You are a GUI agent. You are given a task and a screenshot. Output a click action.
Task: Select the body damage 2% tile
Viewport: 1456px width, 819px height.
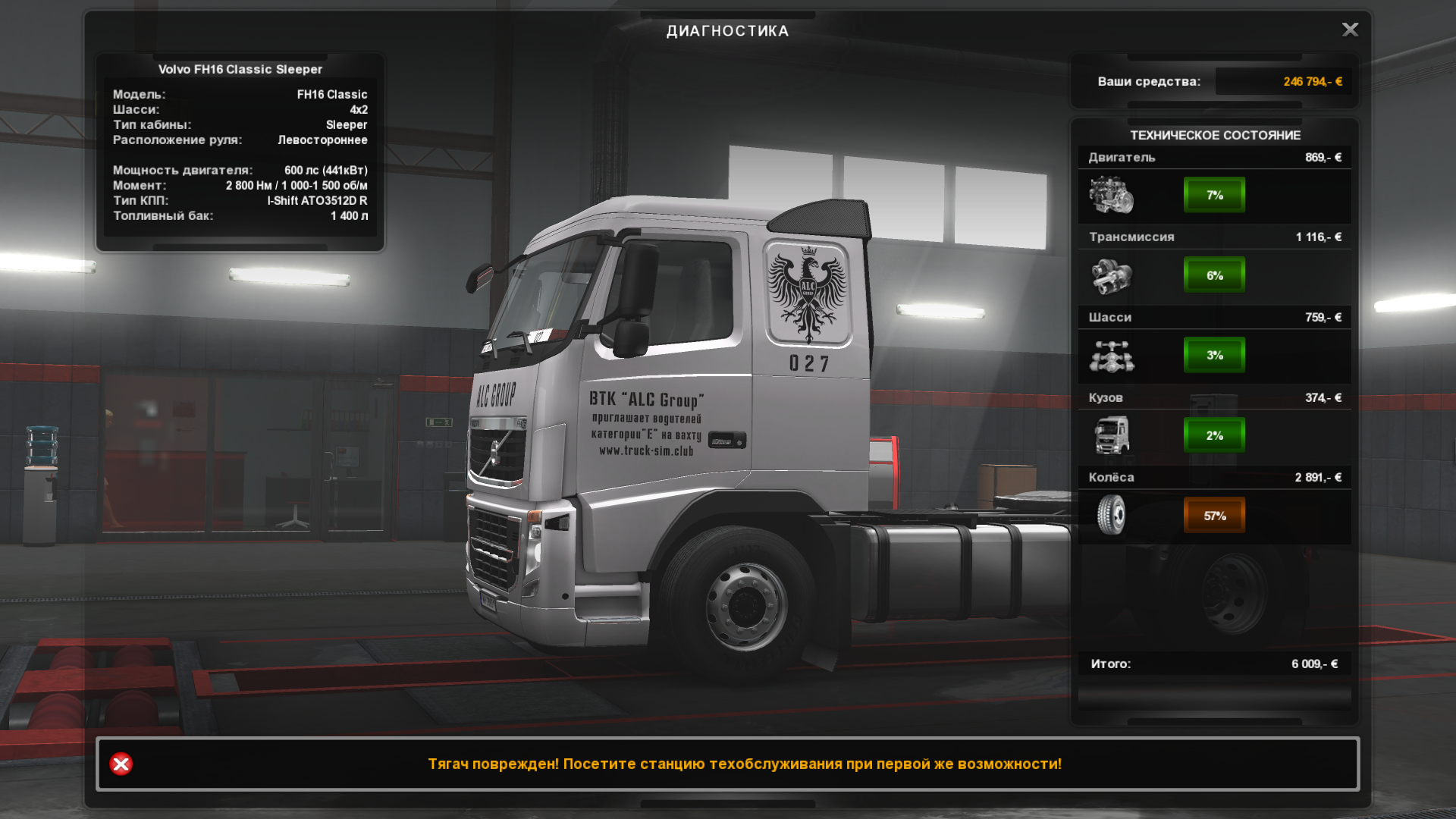1214,435
